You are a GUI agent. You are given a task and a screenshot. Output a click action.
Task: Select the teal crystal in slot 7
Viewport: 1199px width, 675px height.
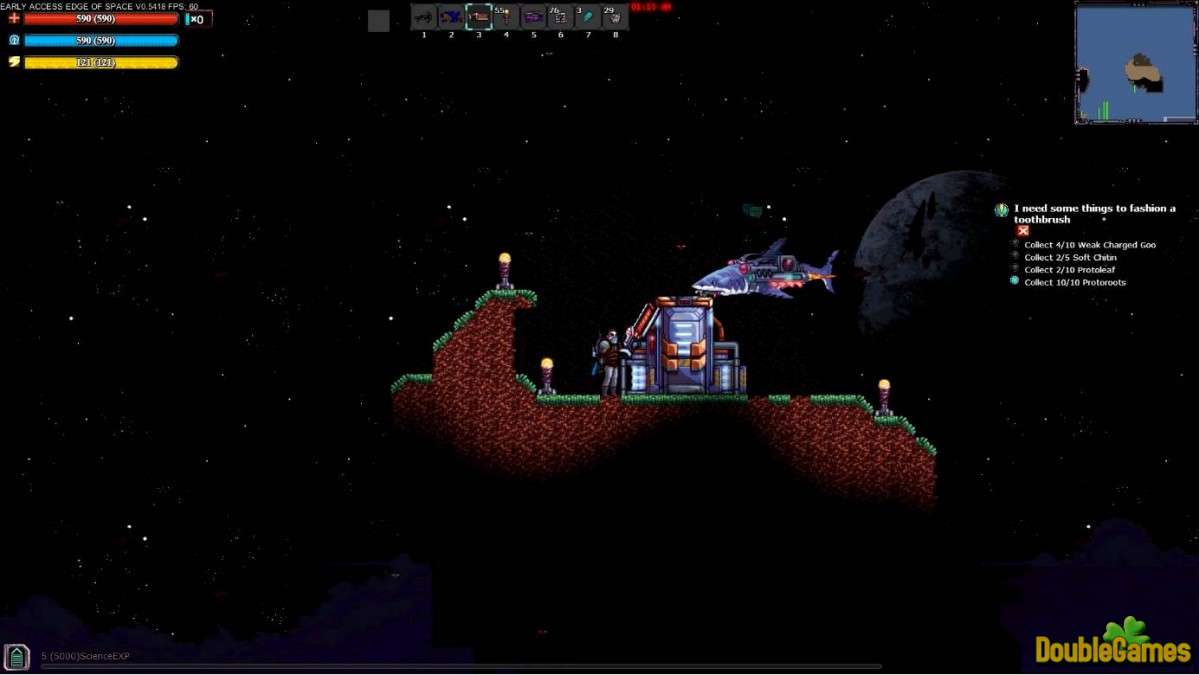(588, 17)
